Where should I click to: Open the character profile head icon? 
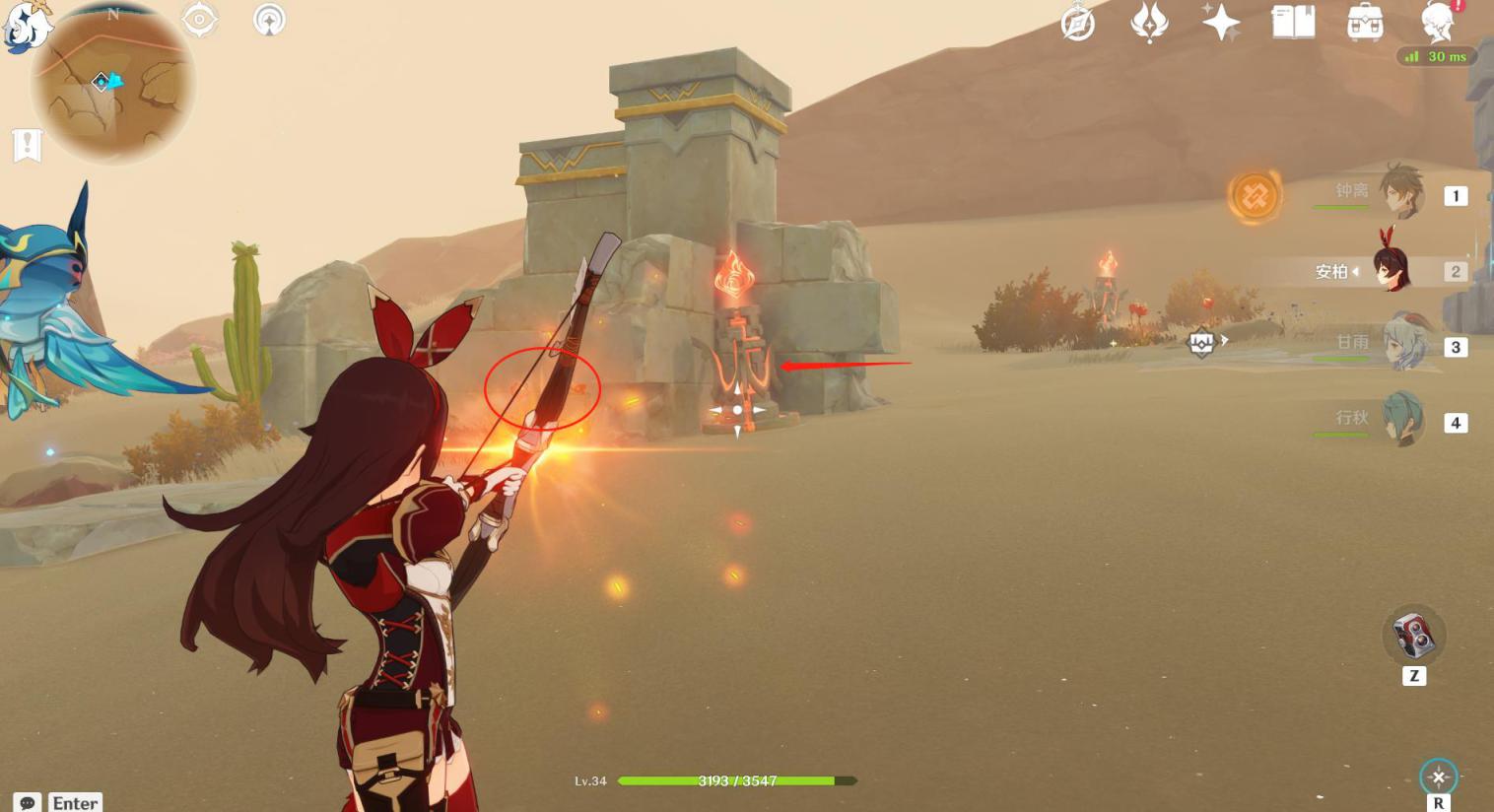point(1438,22)
